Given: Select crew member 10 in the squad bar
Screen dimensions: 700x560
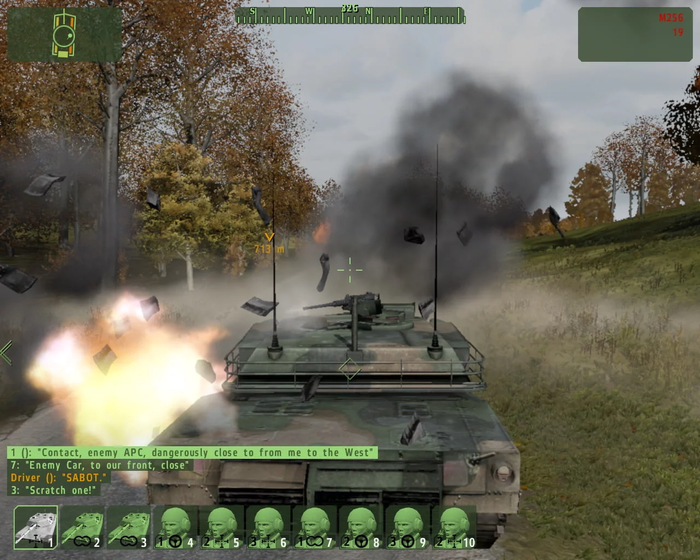Looking at the screenshot, I should tap(453, 527).
